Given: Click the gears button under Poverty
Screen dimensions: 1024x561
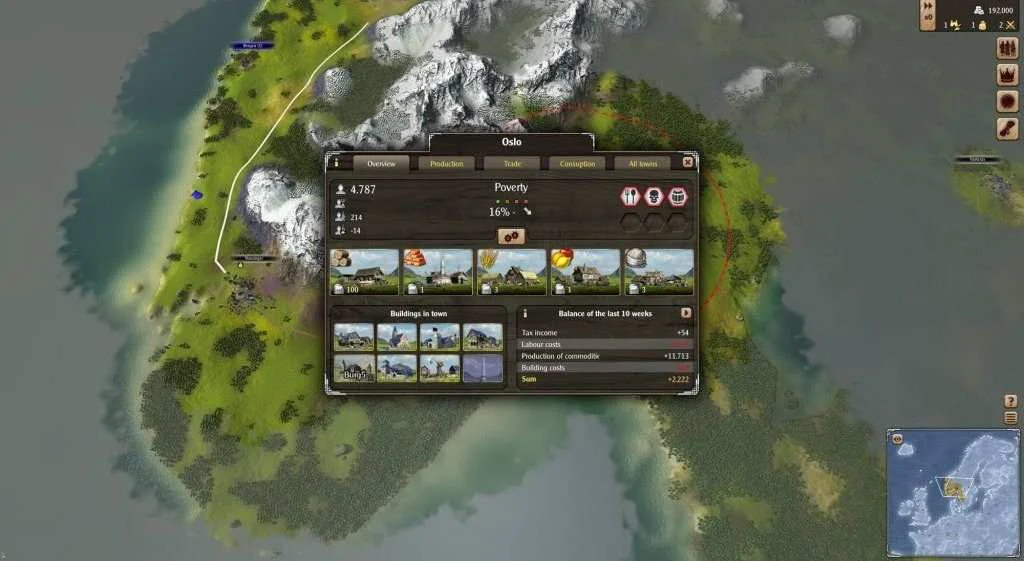Looking at the screenshot, I should pyautogui.click(x=511, y=236).
